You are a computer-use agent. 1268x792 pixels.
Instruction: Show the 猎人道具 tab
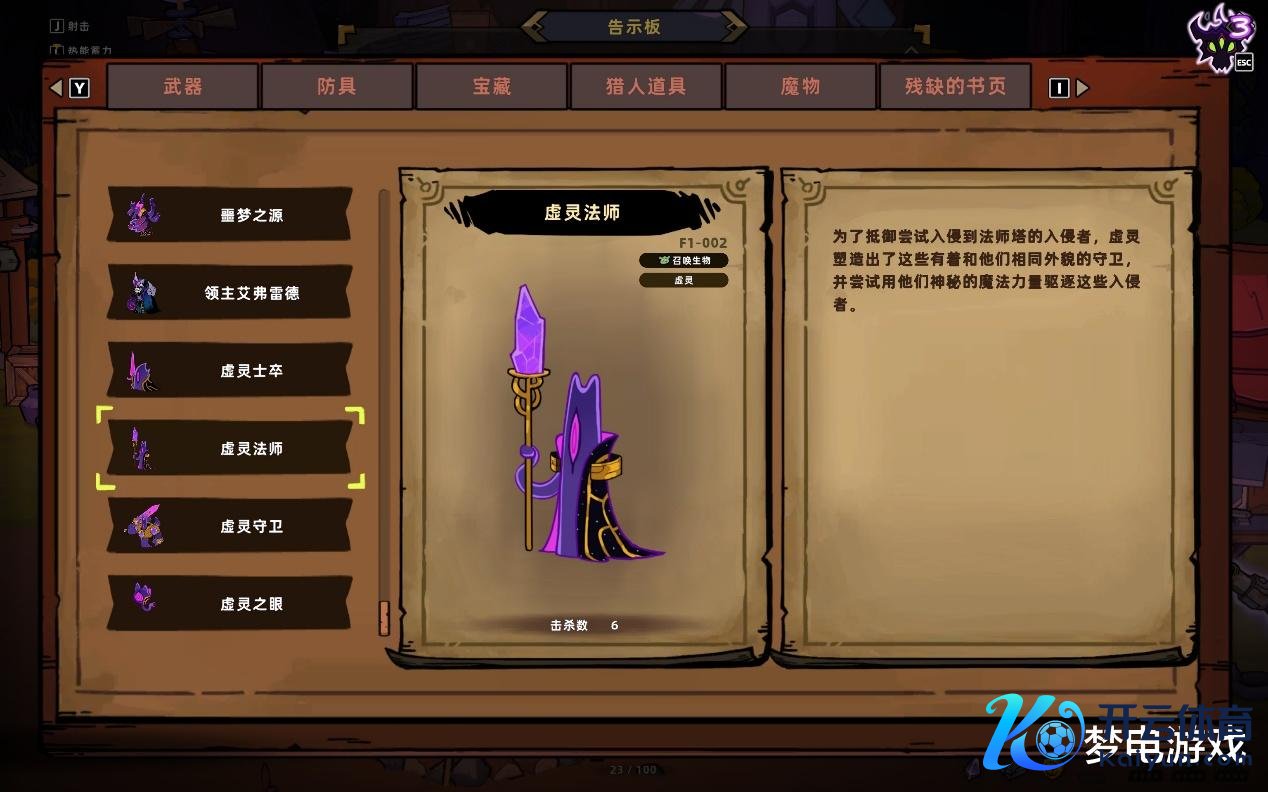pos(646,87)
